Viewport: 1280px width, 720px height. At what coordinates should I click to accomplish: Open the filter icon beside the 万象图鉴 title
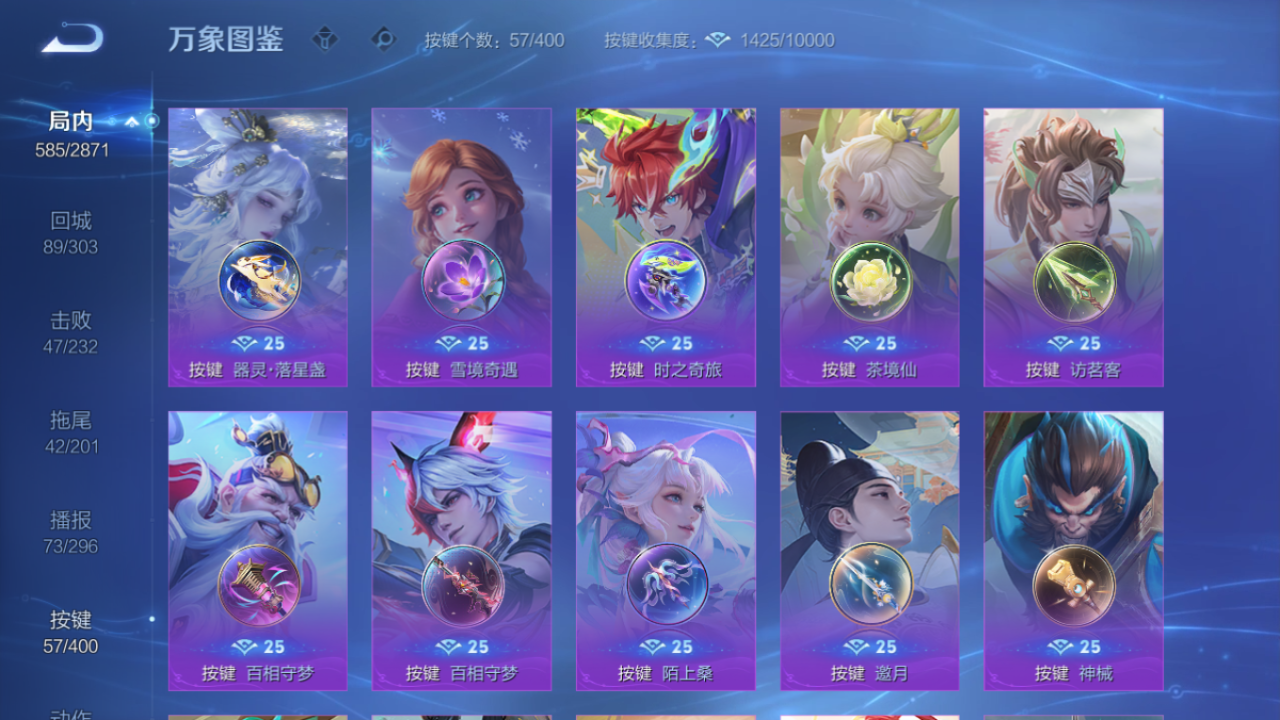[325, 40]
